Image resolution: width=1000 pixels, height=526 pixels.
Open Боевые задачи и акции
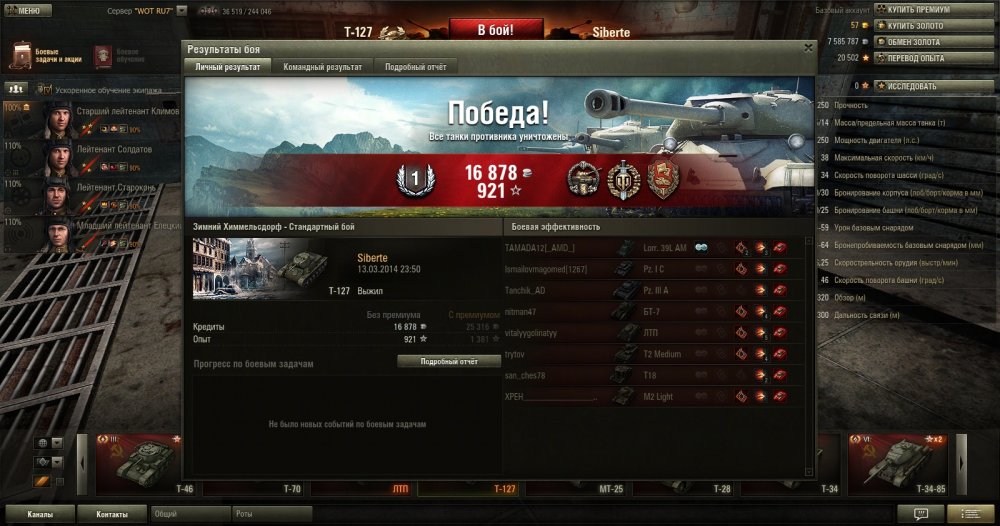point(39,54)
